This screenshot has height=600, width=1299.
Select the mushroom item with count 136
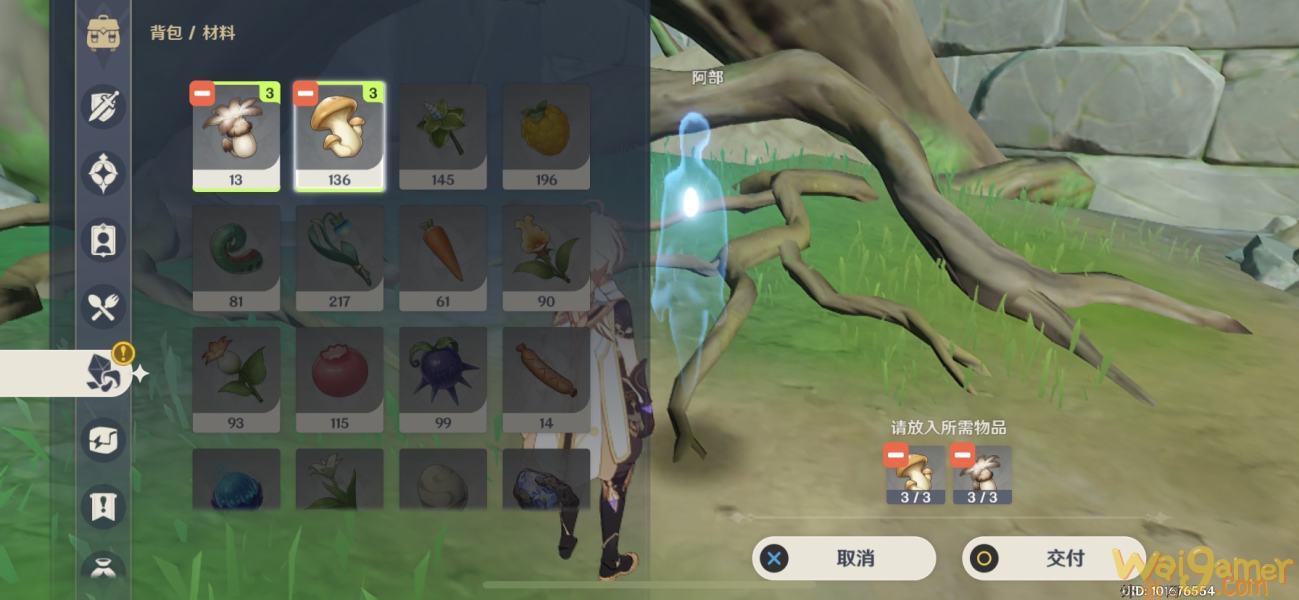339,136
